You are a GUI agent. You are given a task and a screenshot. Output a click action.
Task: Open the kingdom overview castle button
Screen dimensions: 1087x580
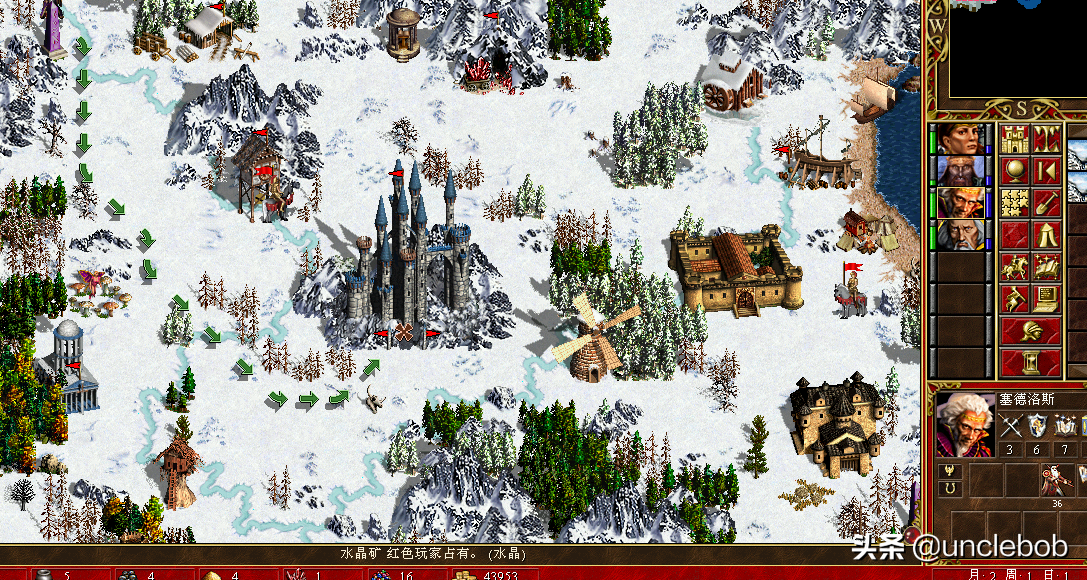(1015, 138)
